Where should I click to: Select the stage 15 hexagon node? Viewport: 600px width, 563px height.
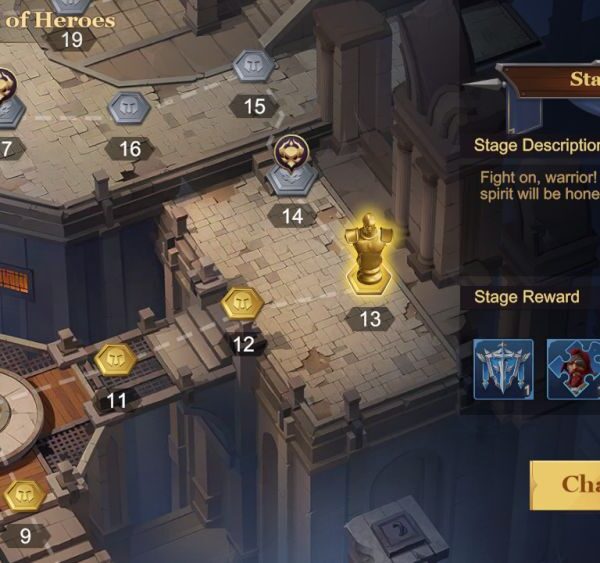(x=253, y=68)
